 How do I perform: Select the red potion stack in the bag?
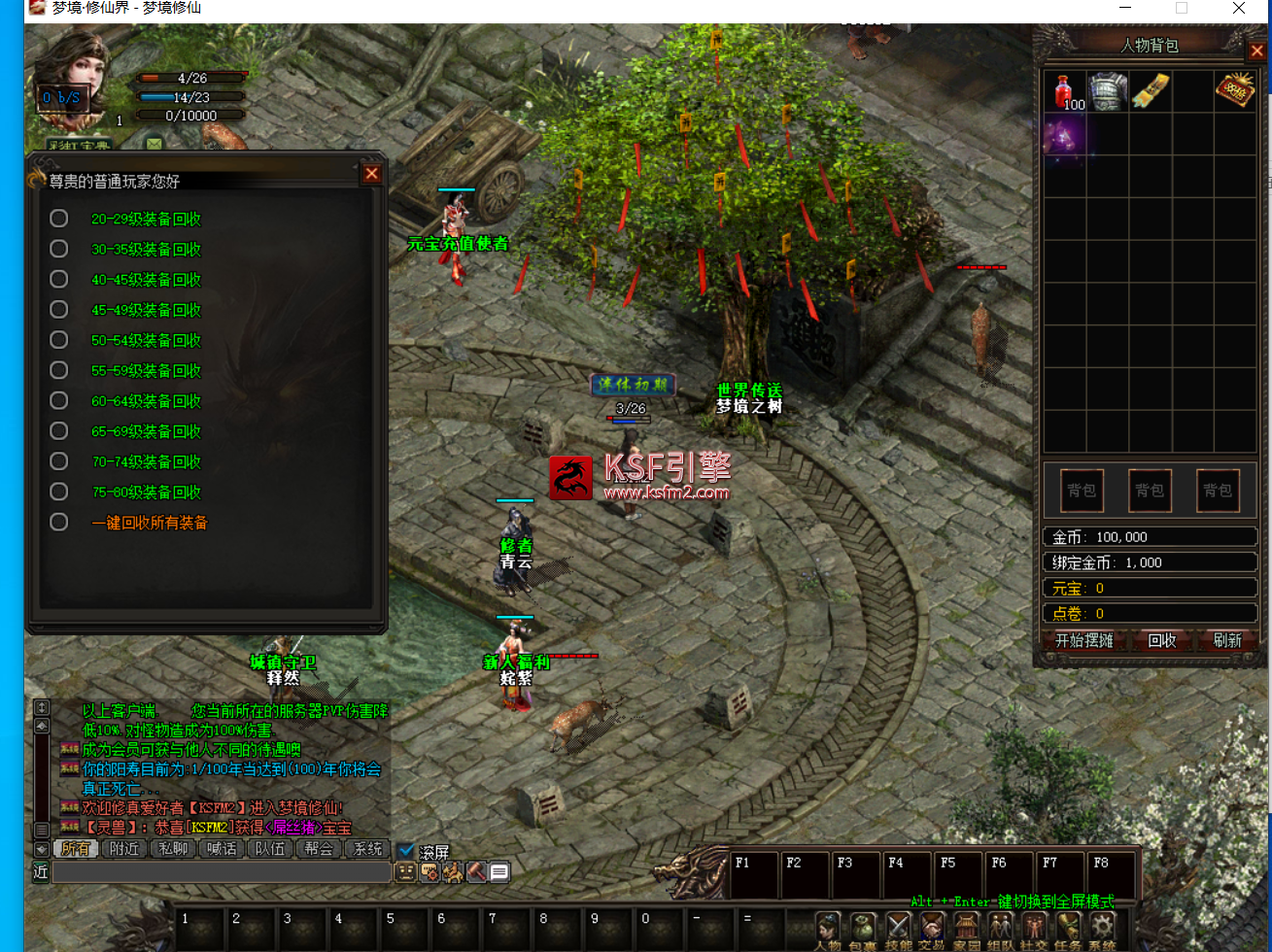pos(1067,91)
